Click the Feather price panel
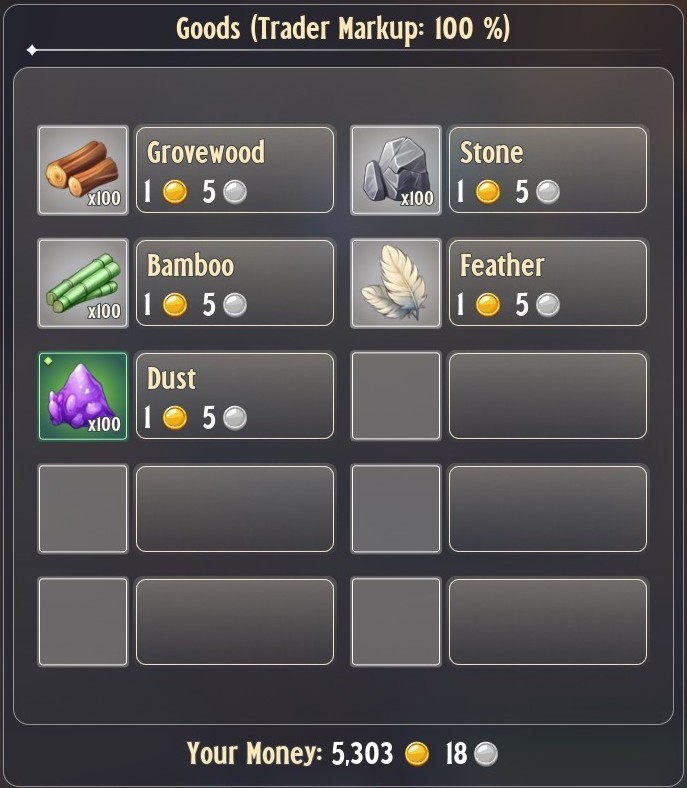Viewport: 687px width, 788px height. point(548,283)
